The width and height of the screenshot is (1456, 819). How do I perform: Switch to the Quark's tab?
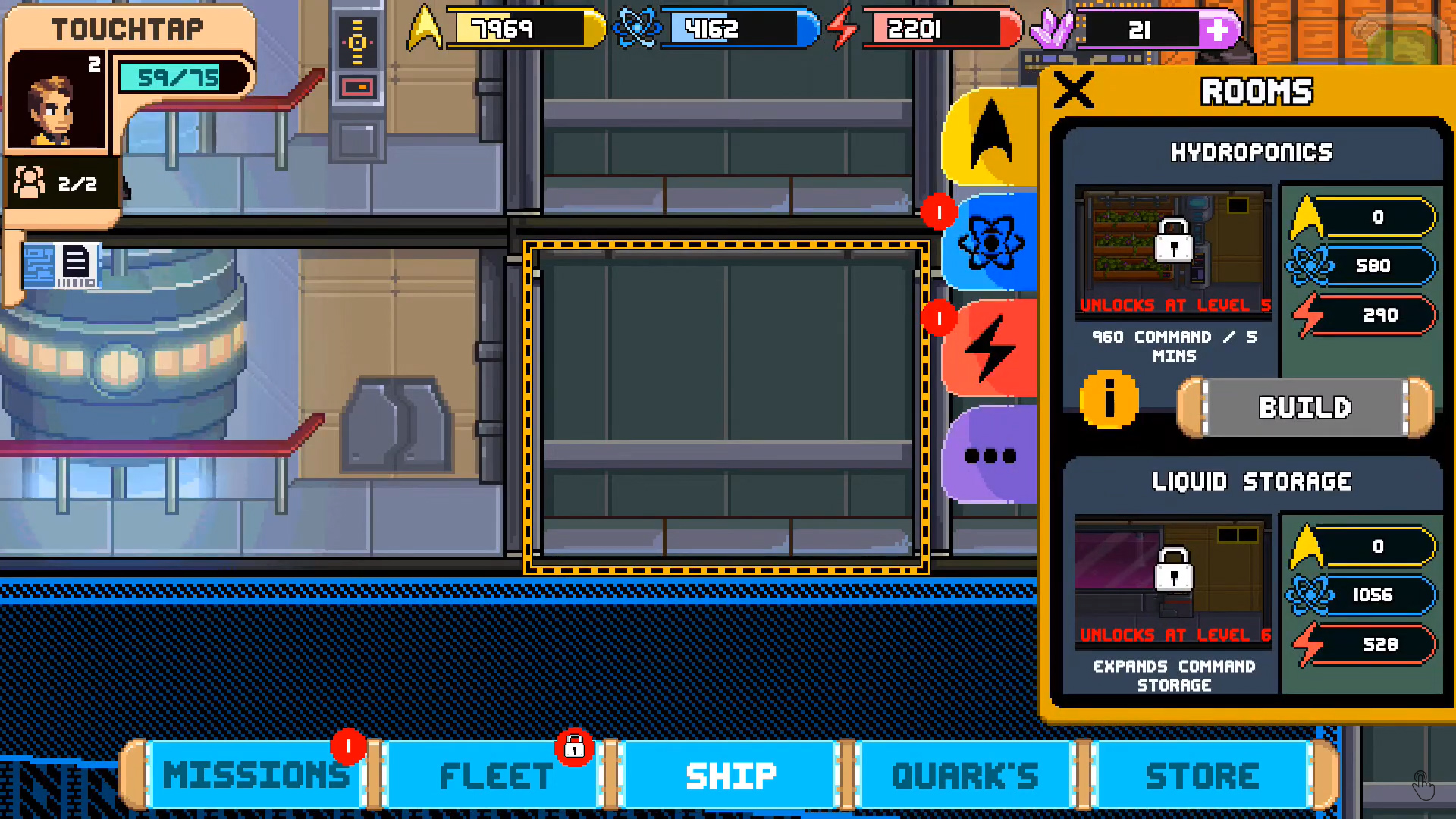(965, 774)
